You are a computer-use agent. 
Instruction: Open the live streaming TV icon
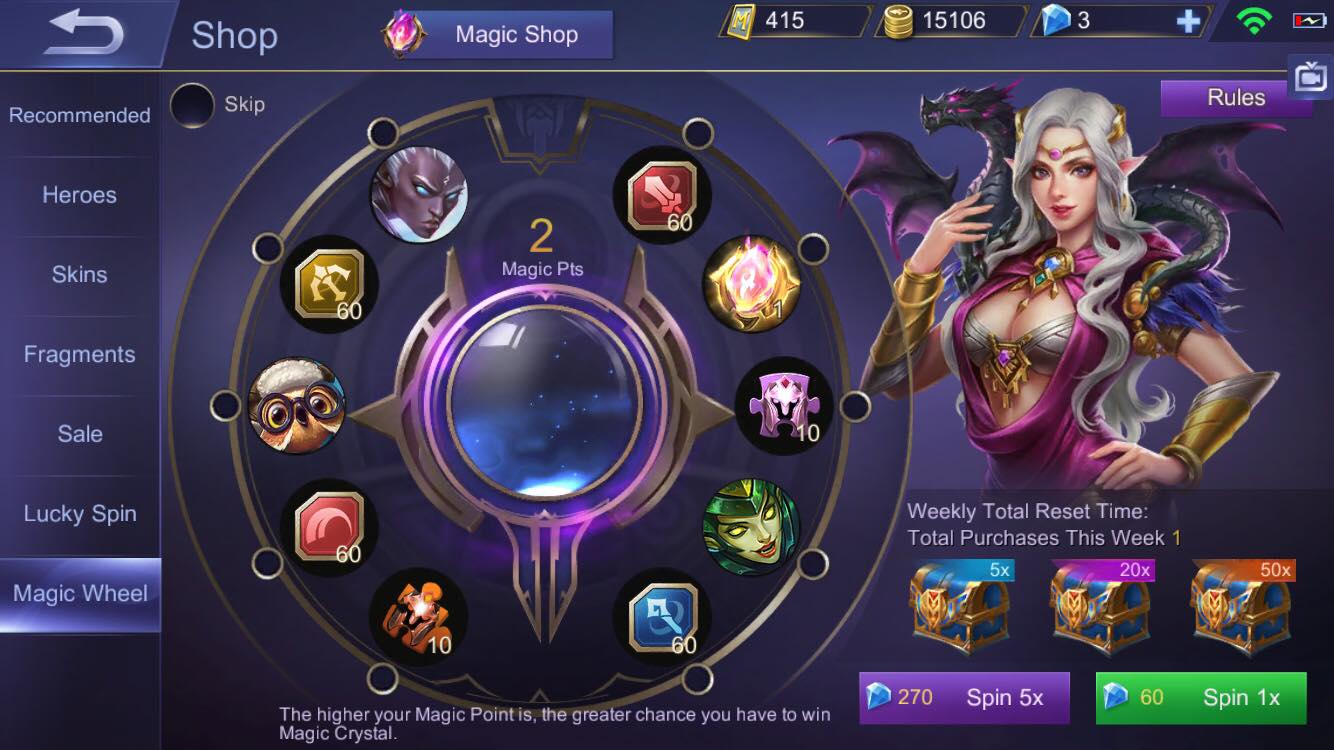(1311, 76)
